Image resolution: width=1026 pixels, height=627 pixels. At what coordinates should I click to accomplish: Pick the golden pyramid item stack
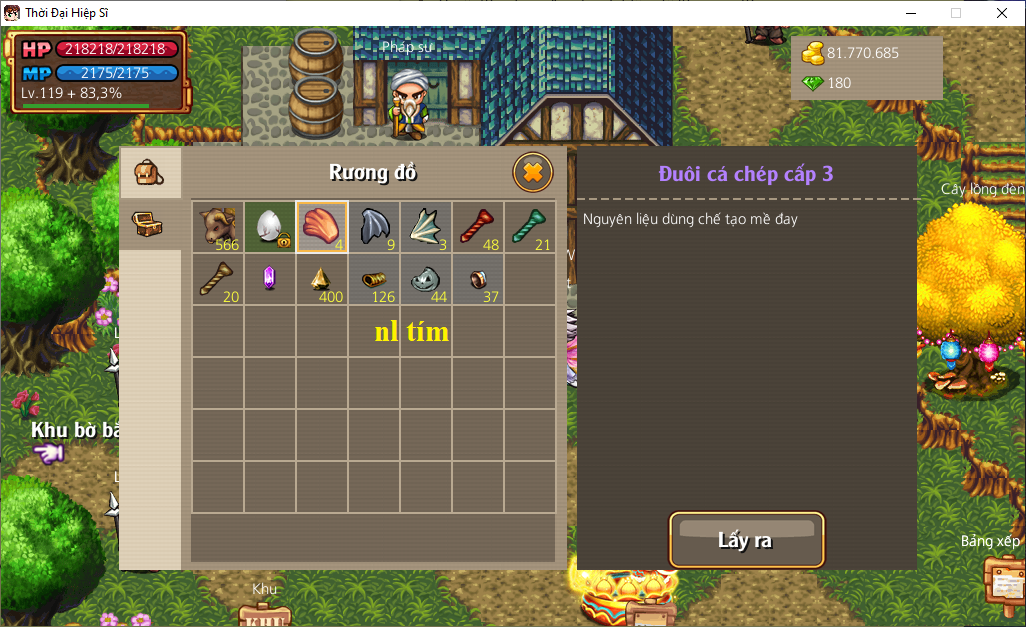click(322, 279)
